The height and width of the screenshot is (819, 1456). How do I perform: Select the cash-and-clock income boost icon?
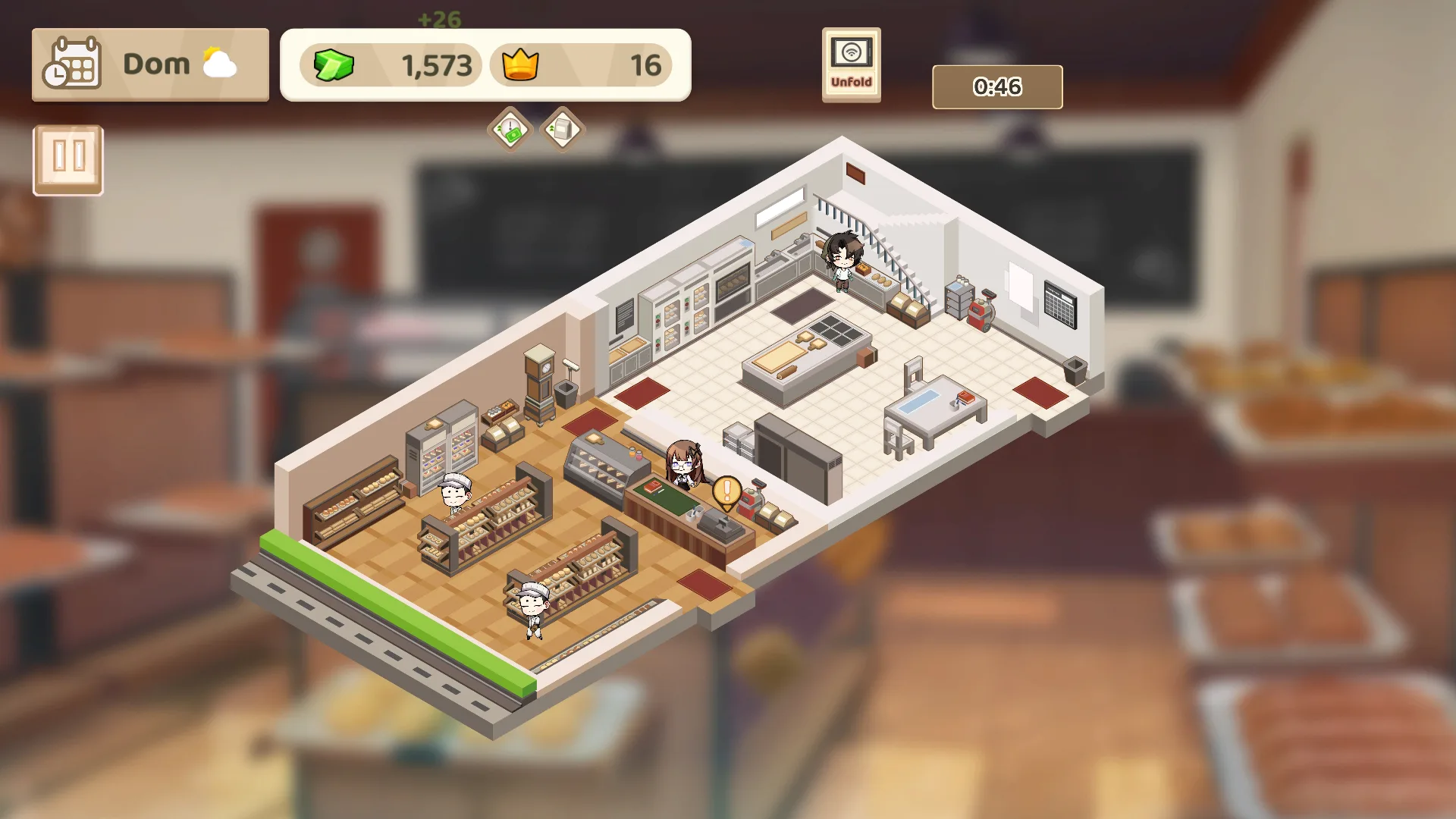[x=508, y=129]
